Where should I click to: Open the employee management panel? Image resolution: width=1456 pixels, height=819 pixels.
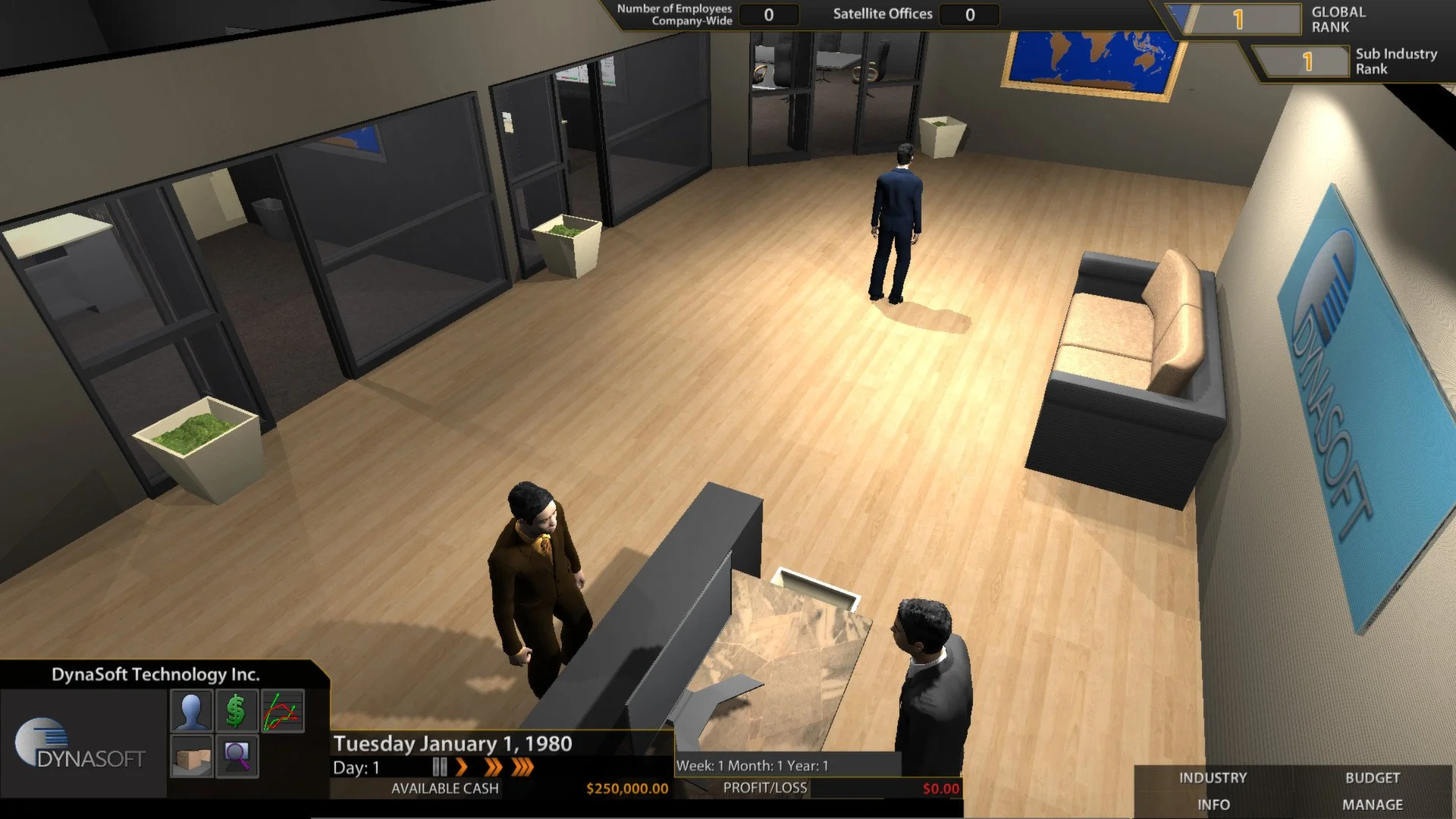coord(191,711)
